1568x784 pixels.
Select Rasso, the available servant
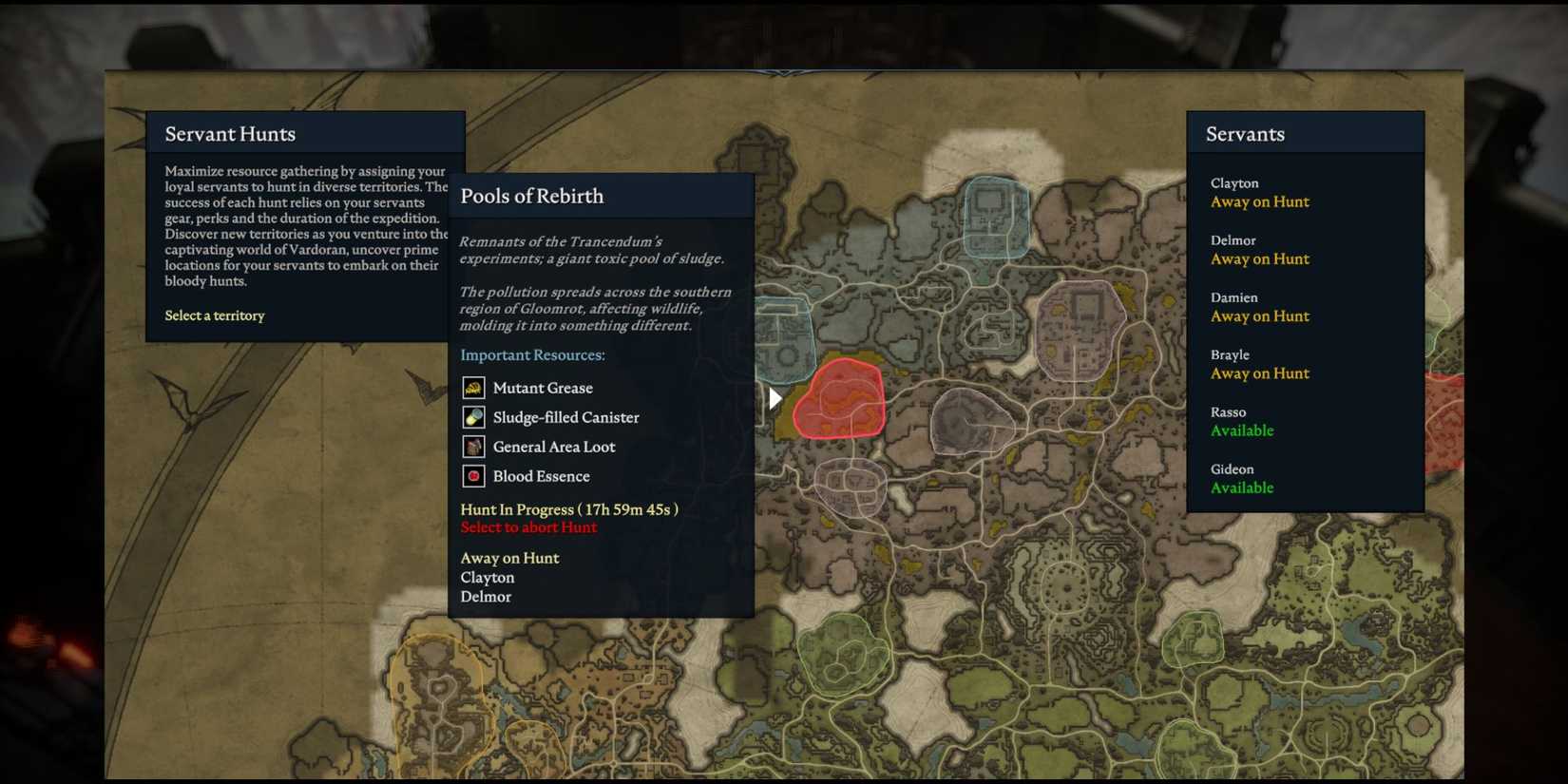click(1242, 430)
